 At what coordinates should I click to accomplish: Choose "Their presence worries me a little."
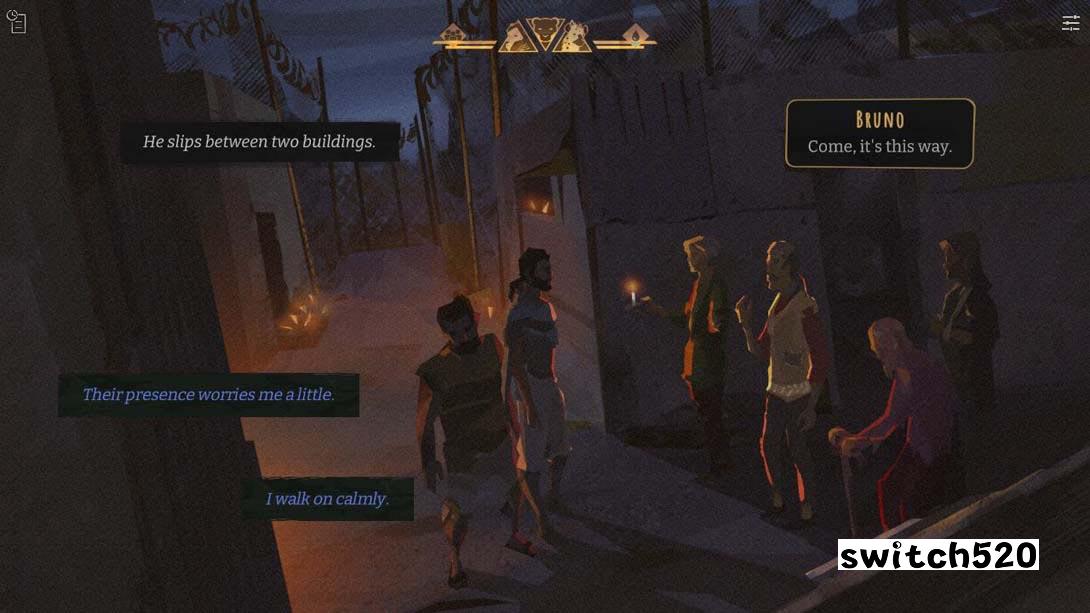(x=208, y=395)
